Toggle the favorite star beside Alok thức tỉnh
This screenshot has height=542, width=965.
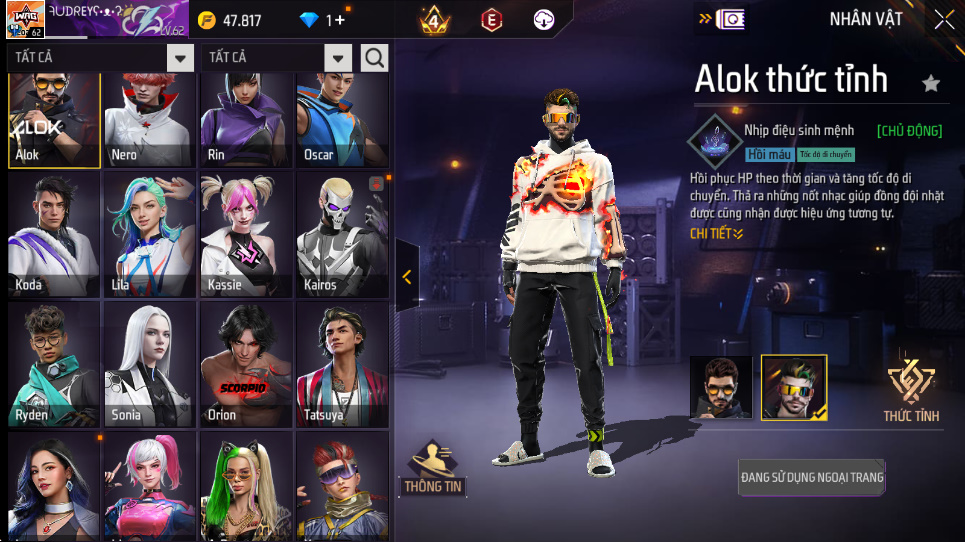[x=931, y=84]
